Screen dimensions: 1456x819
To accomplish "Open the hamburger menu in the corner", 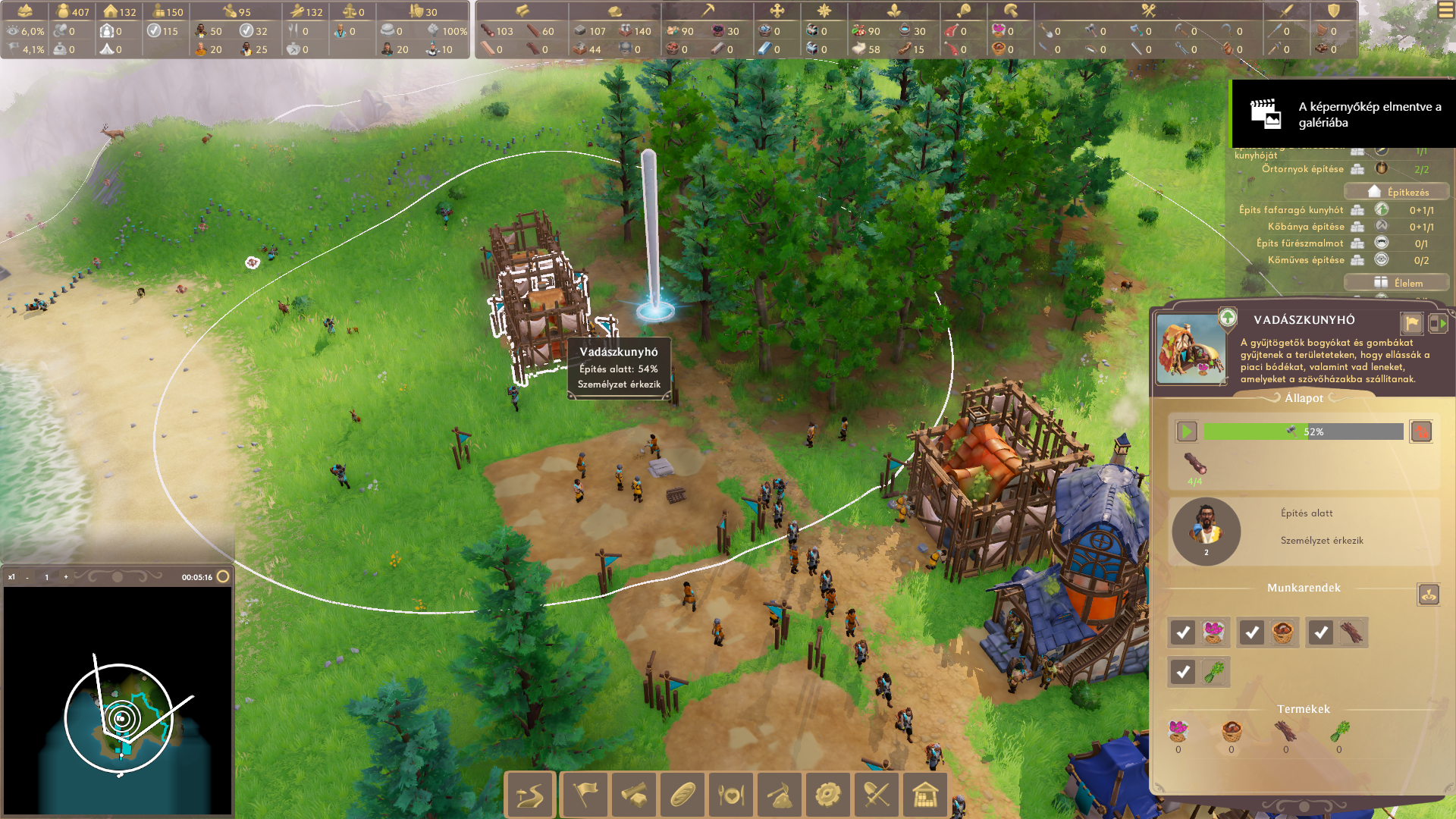I will [1445, 11].
